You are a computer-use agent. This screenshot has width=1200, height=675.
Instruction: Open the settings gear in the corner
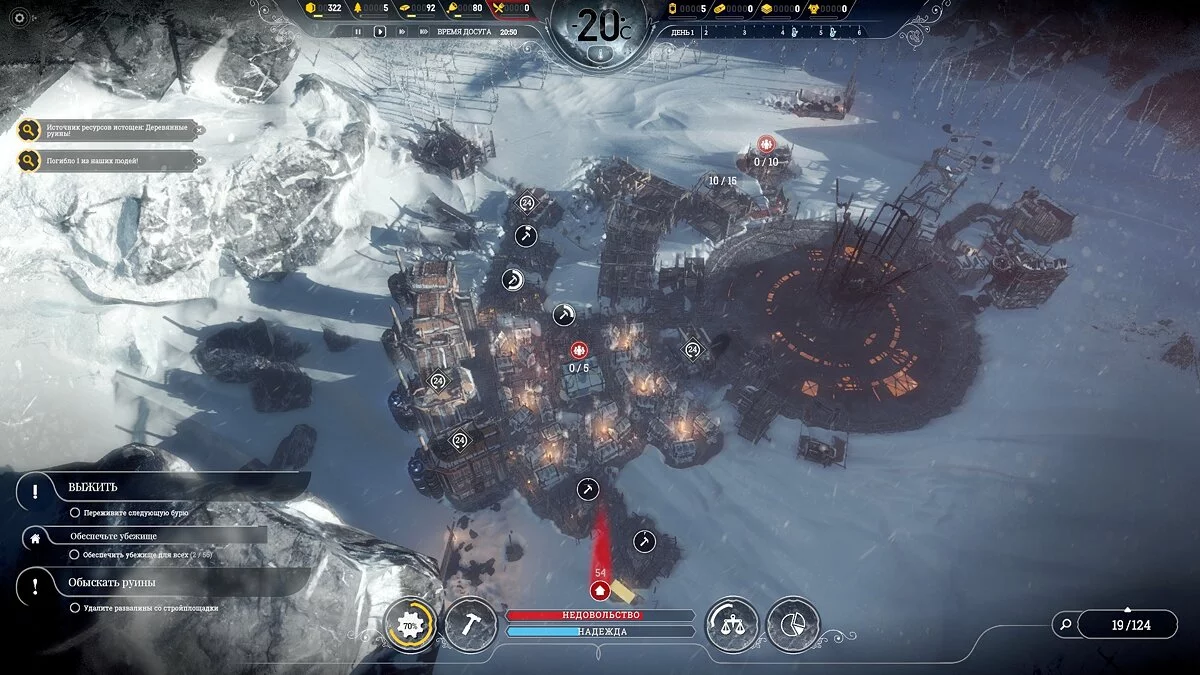[x=17, y=17]
